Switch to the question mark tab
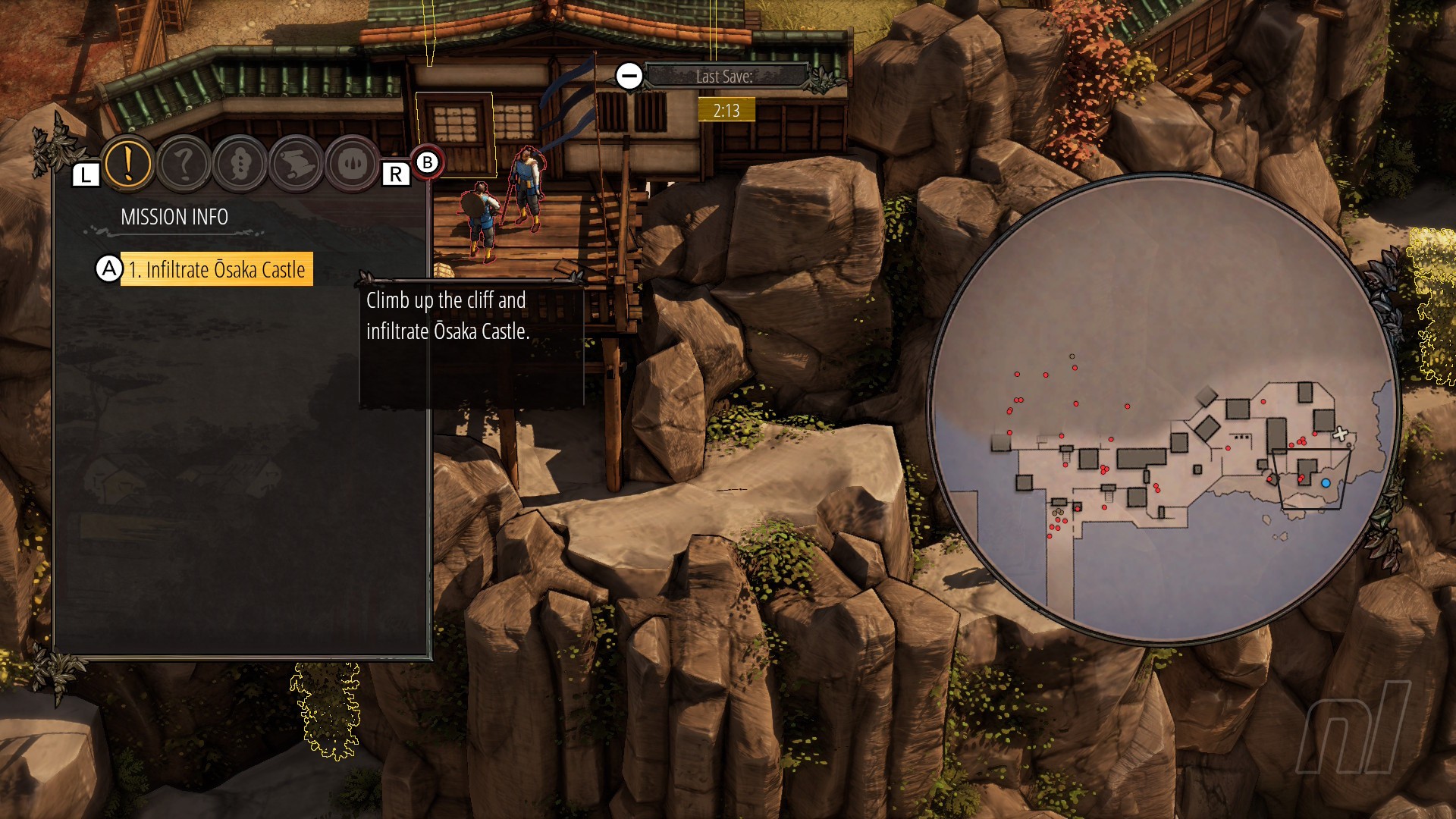The width and height of the screenshot is (1456, 819). 184,164
